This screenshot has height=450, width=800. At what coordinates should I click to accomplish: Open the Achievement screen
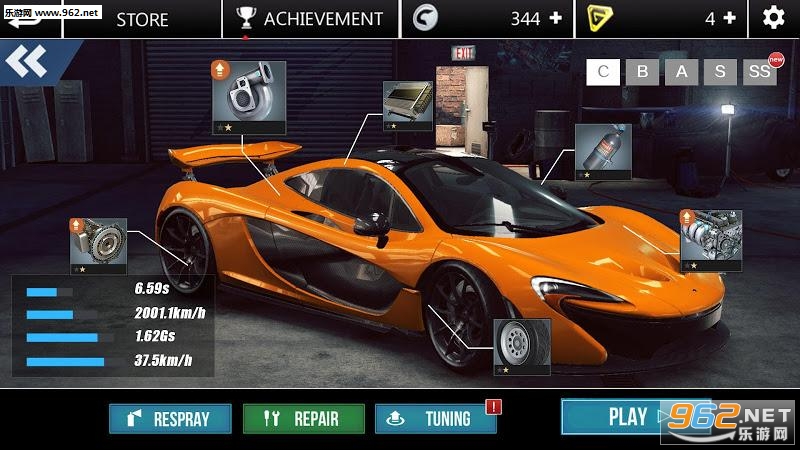point(309,18)
